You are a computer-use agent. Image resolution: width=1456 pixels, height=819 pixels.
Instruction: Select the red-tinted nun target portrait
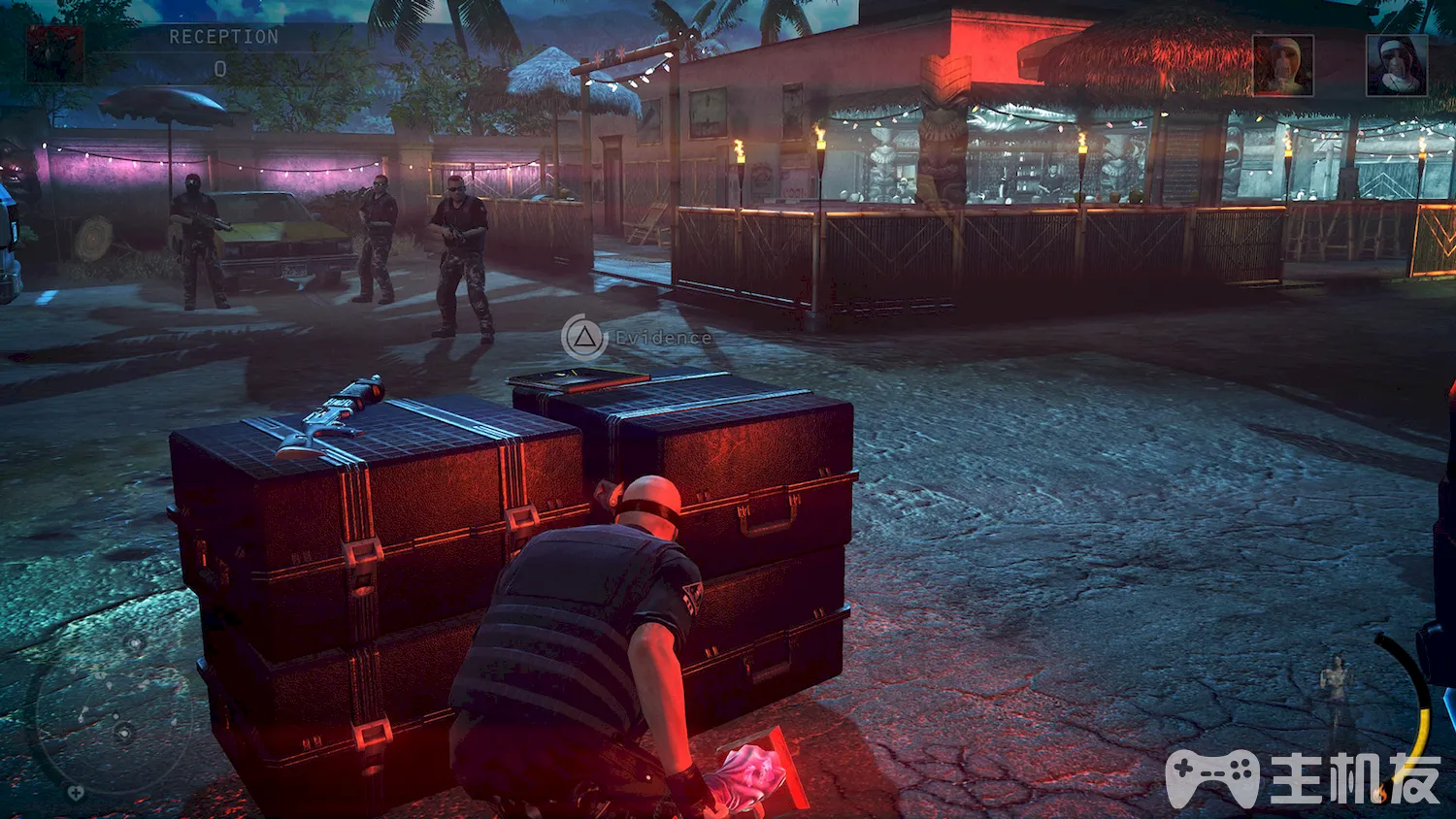1282,66
